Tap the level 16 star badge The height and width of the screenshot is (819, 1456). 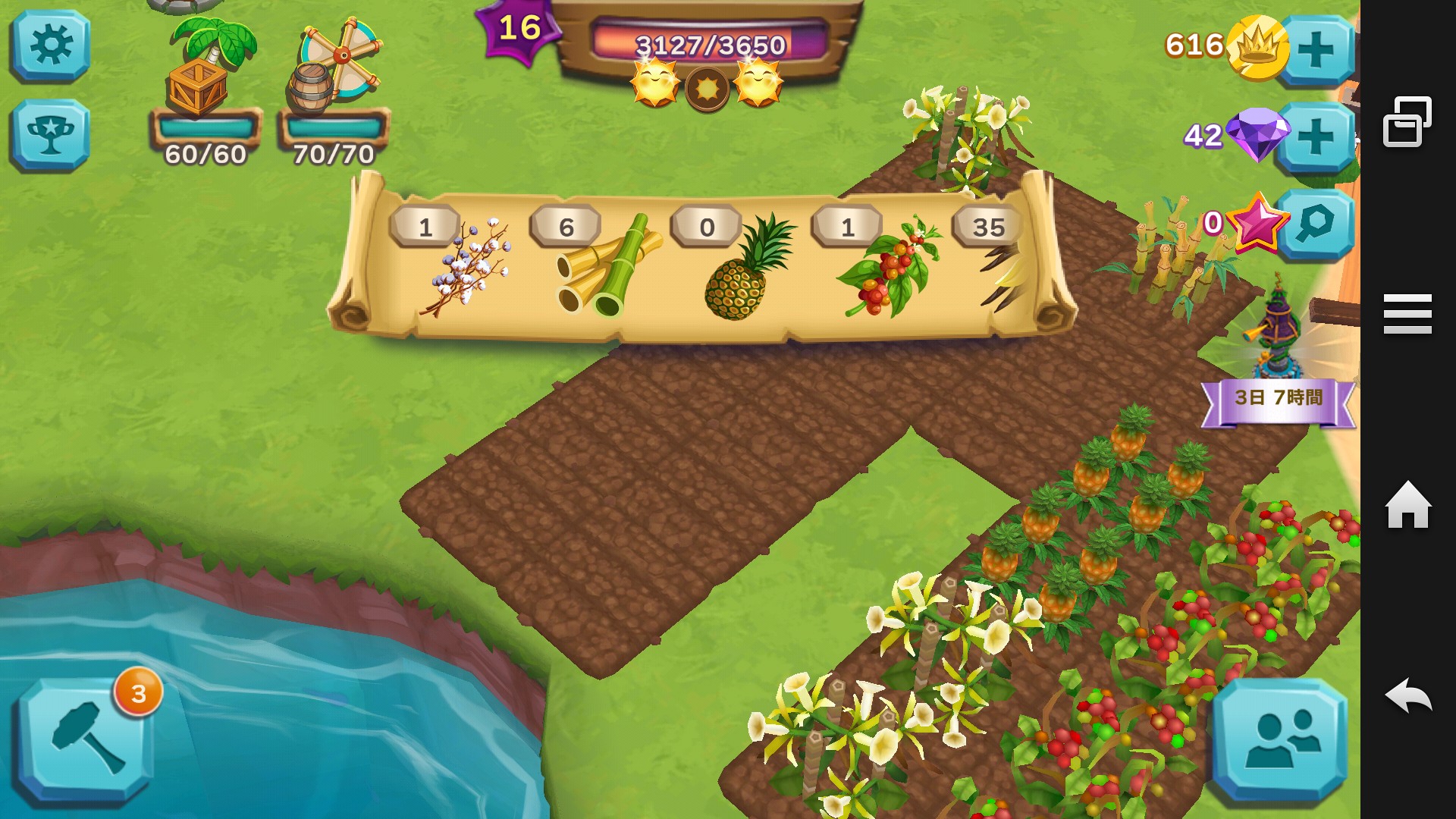519,29
